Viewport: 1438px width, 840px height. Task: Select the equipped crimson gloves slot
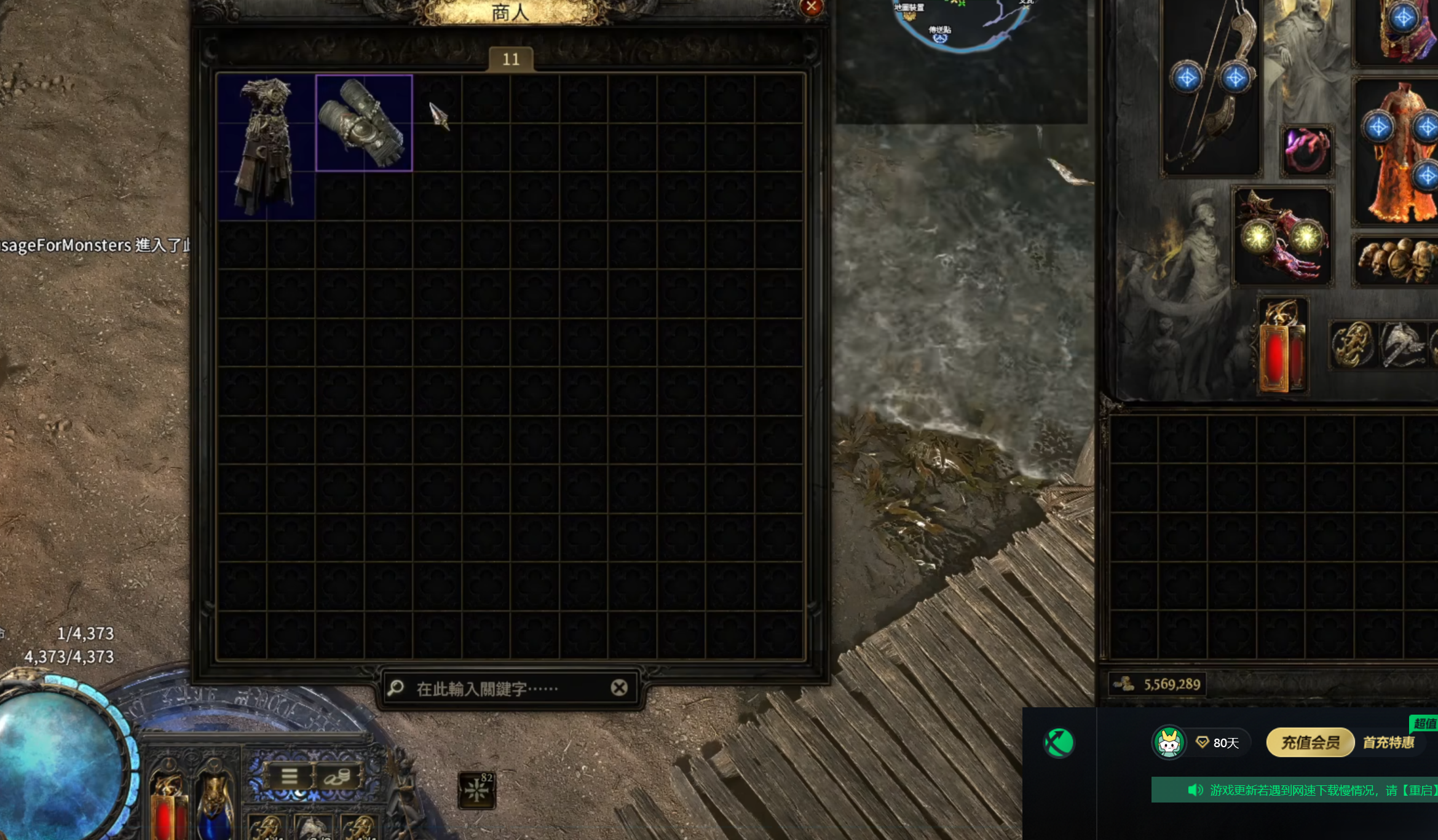tap(1282, 237)
